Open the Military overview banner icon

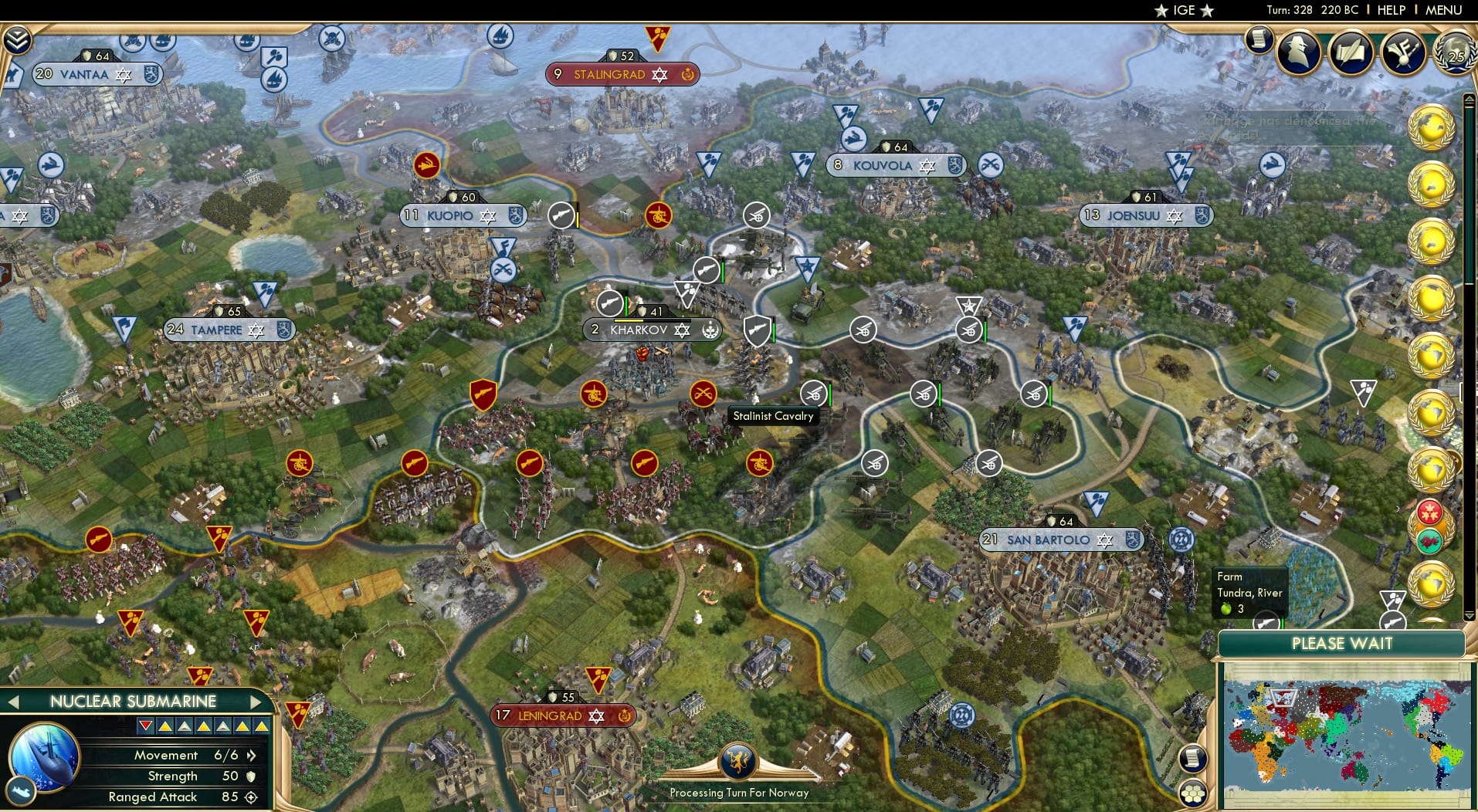[x=1403, y=52]
